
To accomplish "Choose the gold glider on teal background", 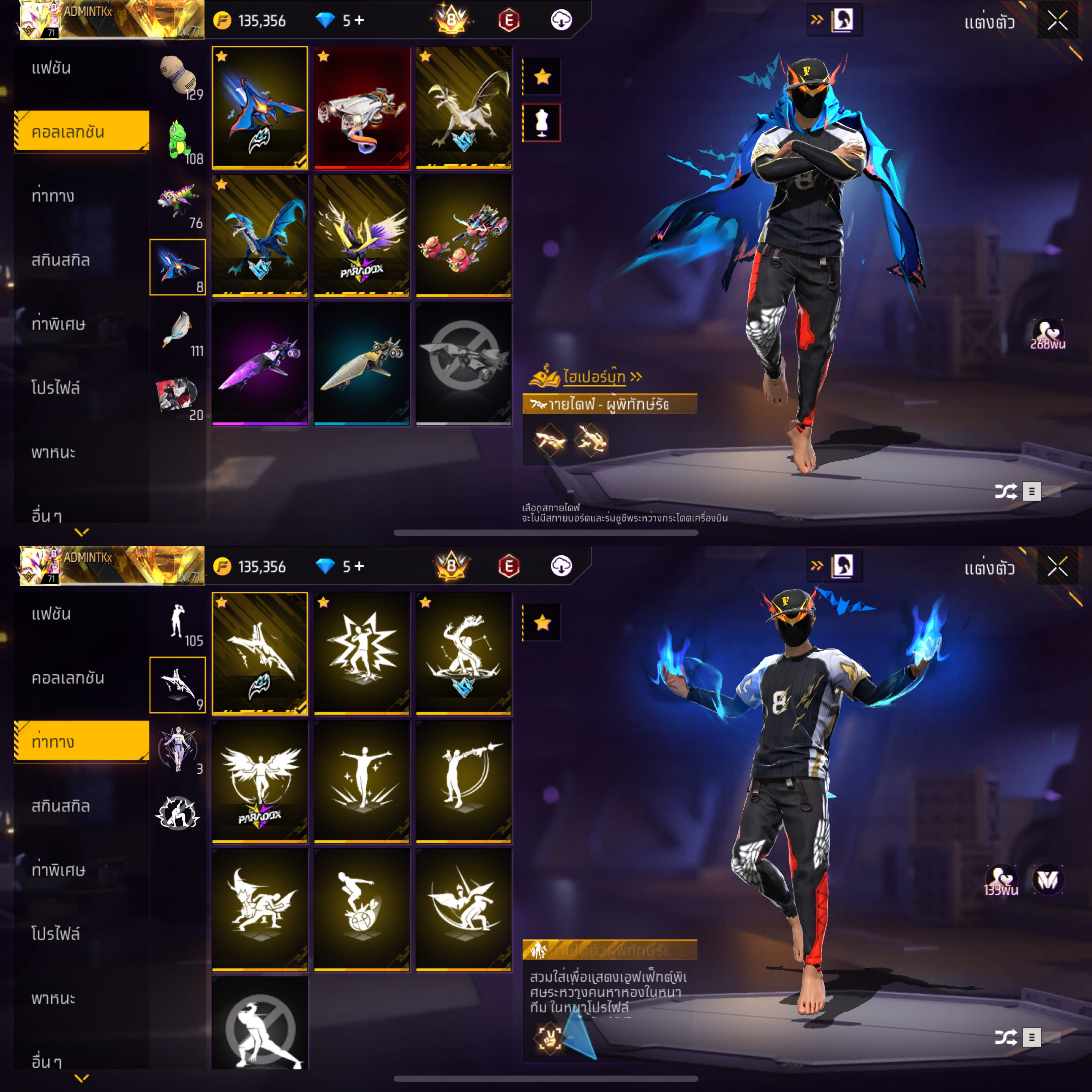I will pos(362,363).
